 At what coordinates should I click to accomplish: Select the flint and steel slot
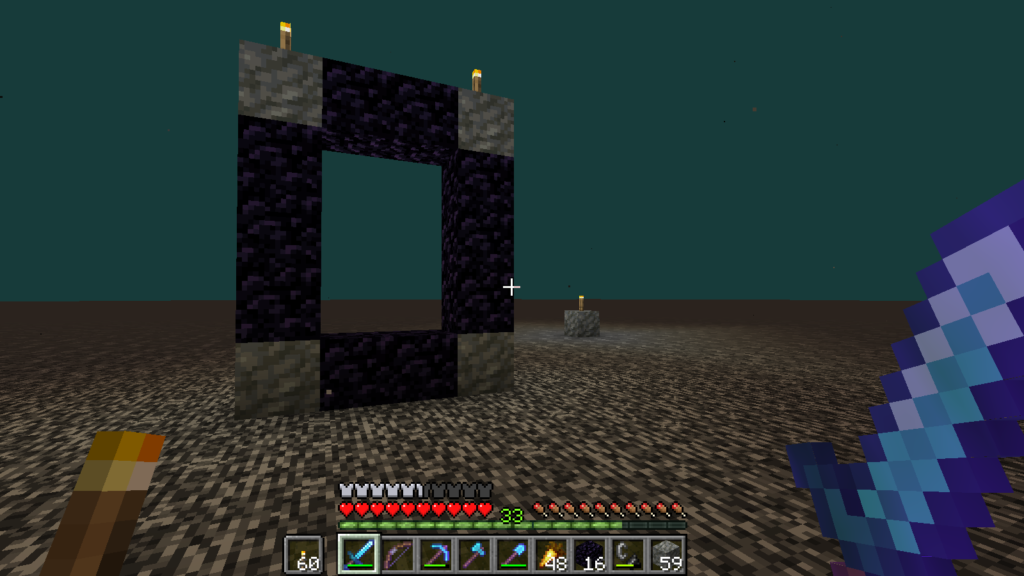(x=630, y=553)
